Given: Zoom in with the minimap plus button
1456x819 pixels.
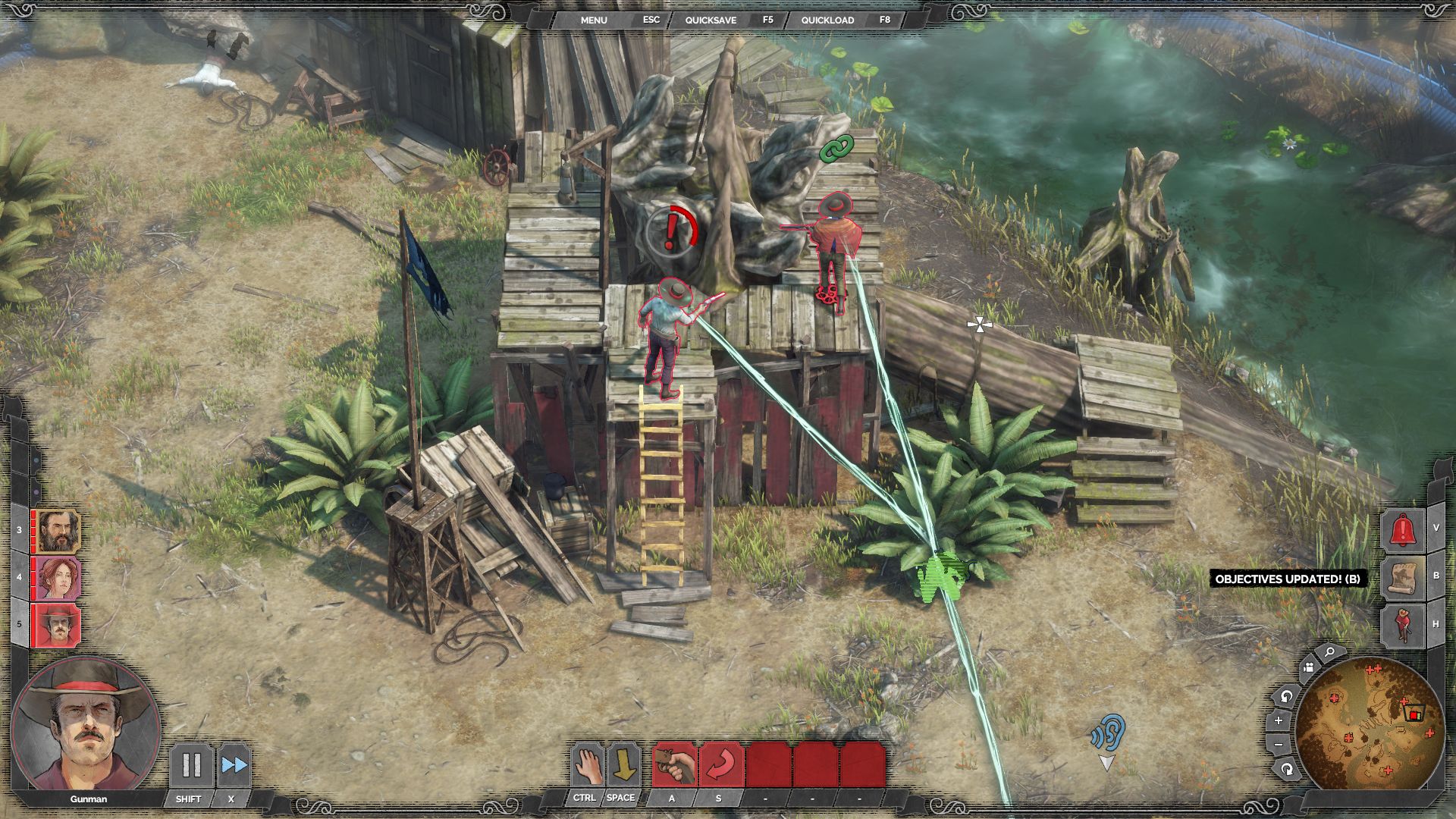Looking at the screenshot, I should pyautogui.click(x=1279, y=720).
